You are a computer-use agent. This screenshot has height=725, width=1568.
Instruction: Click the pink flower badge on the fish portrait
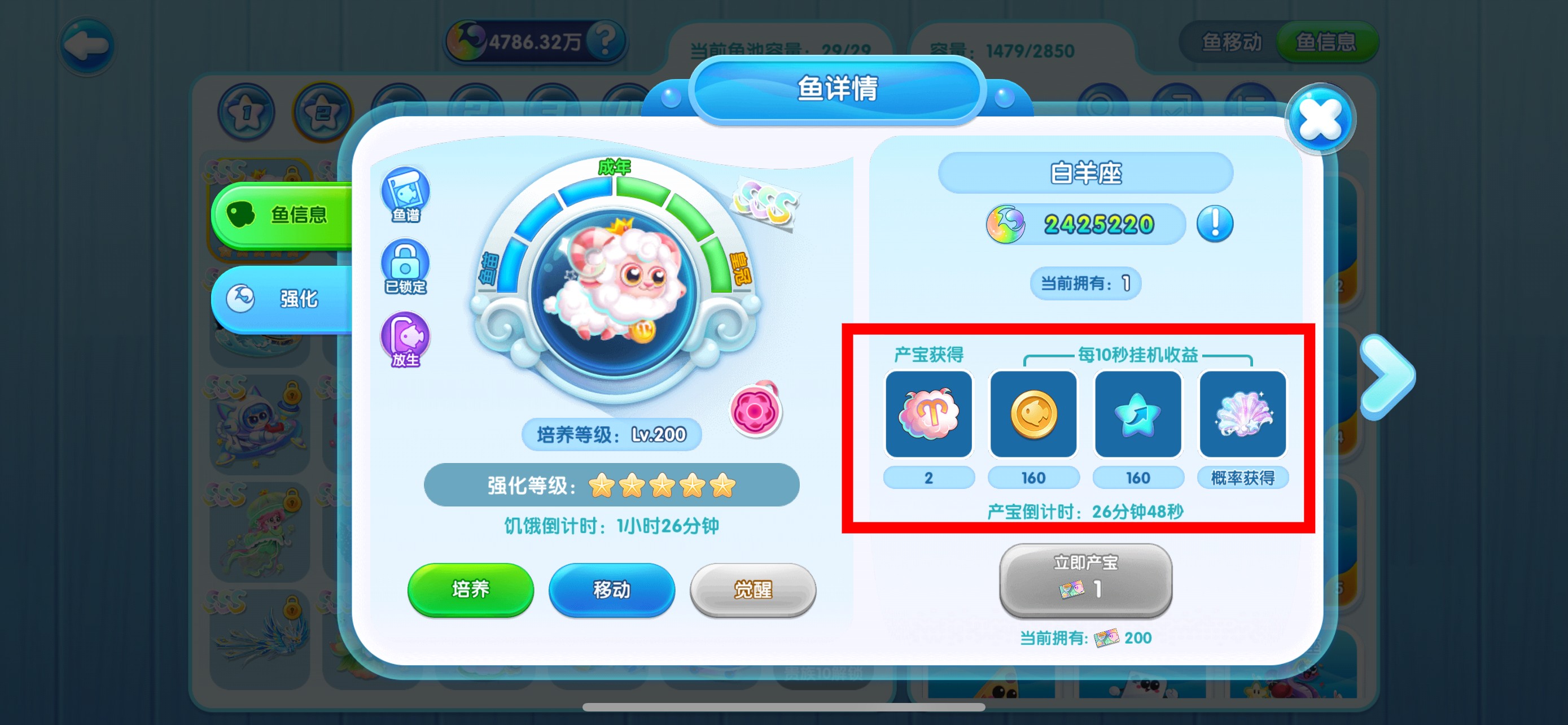coord(756,412)
